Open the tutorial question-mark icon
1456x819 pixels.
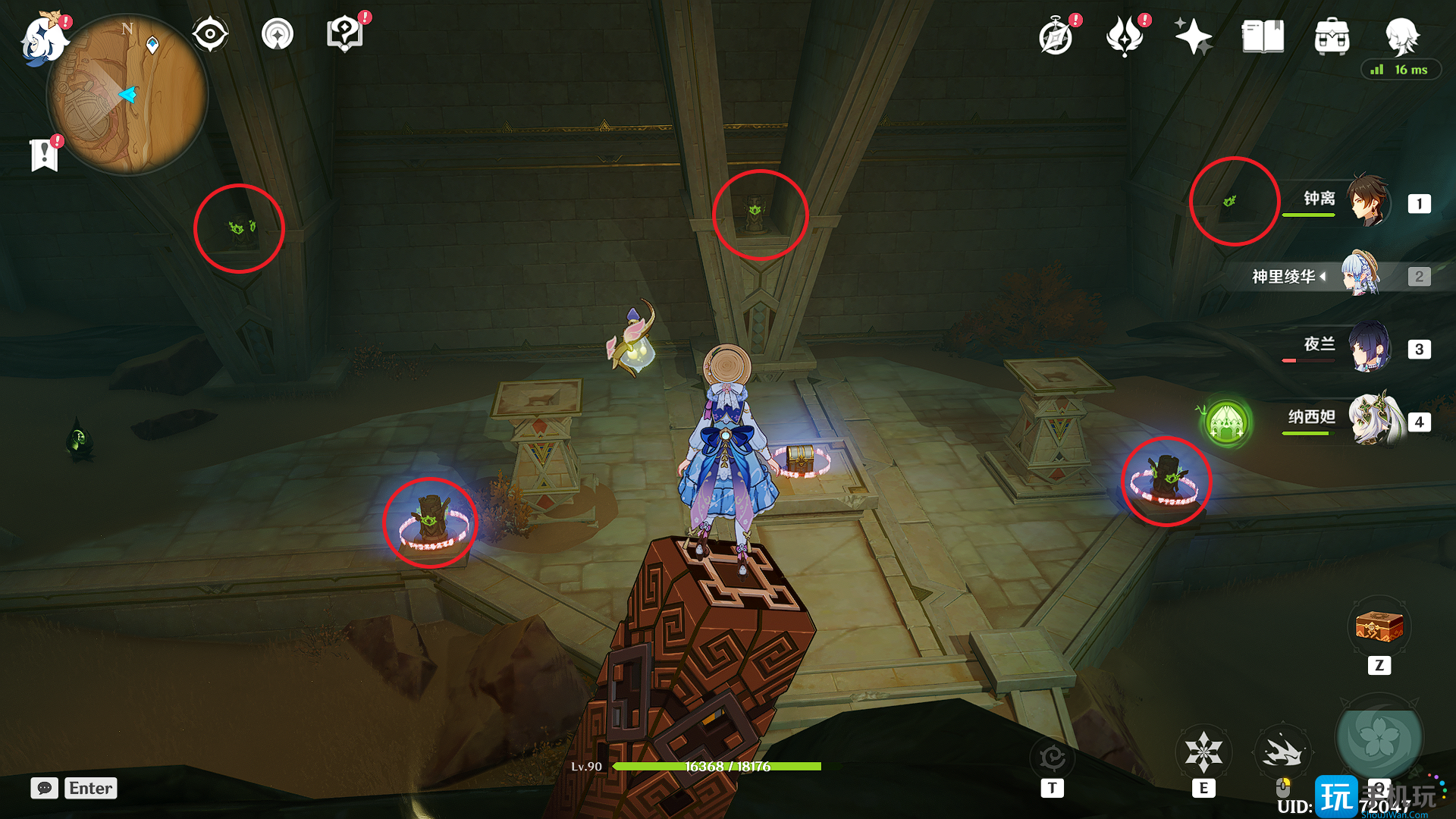tap(345, 34)
